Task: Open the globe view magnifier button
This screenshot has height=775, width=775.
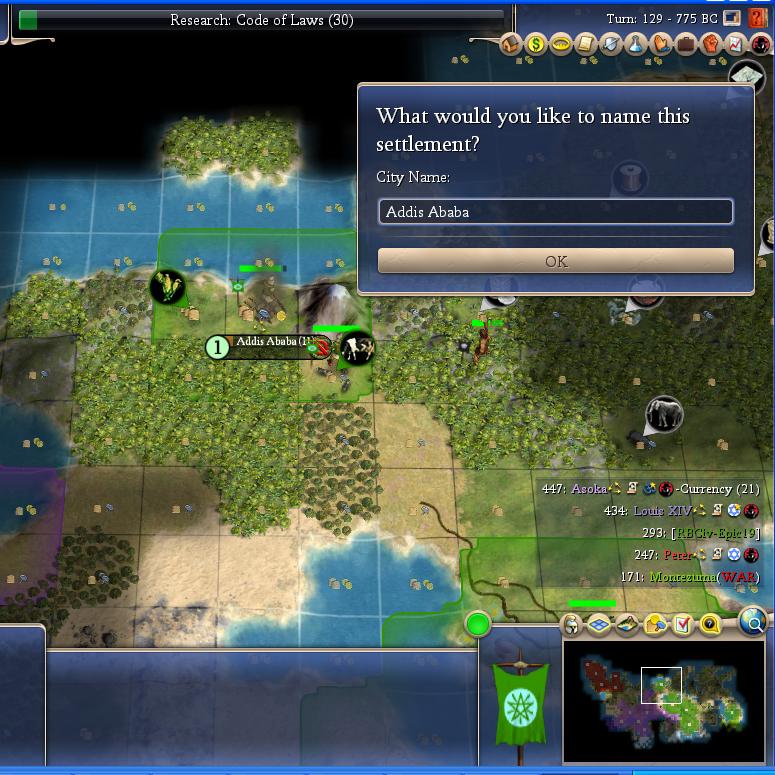Action: click(x=753, y=624)
